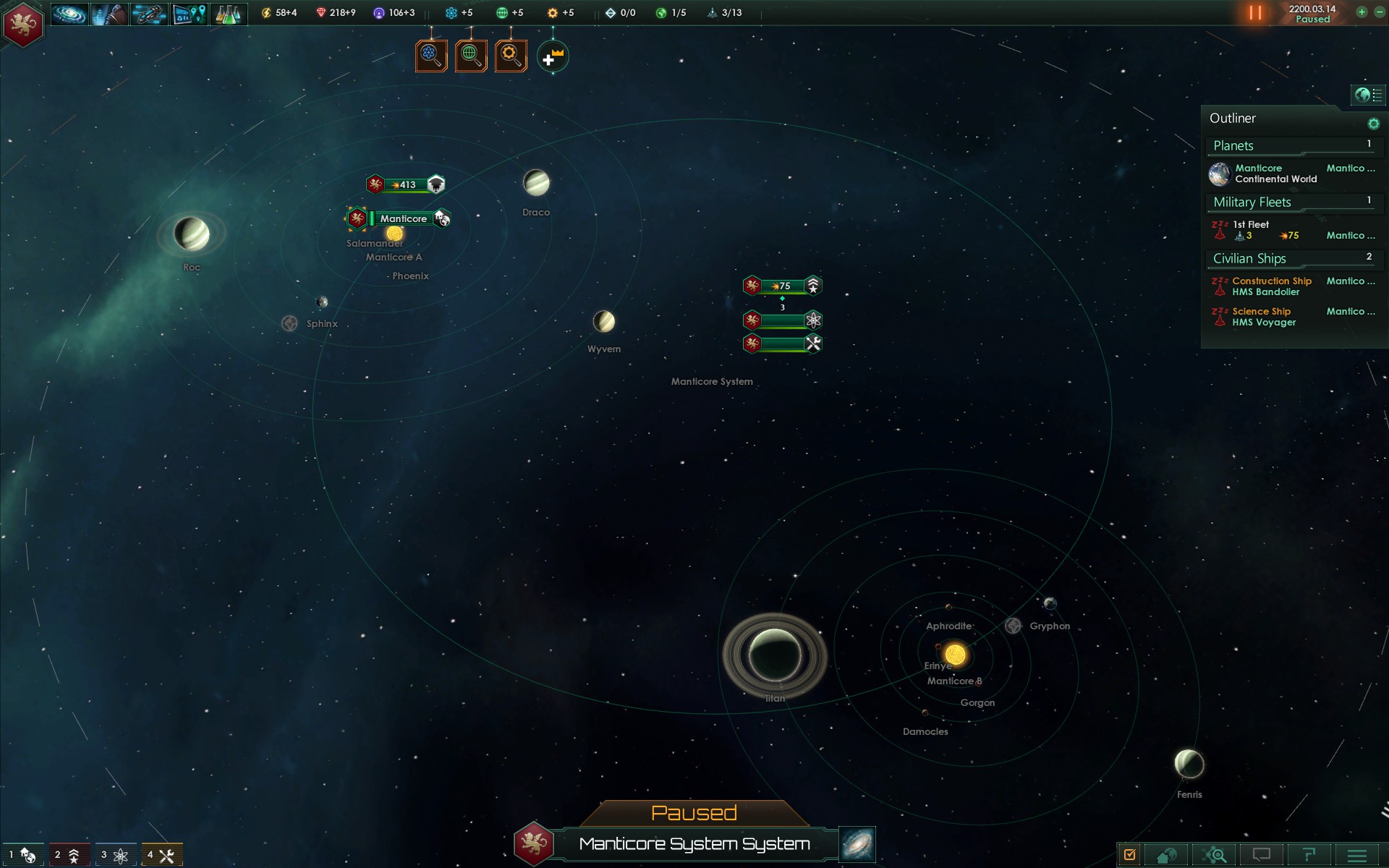Toggle the game pause button
The height and width of the screenshot is (868, 1389).
[x=1255, y=13]
